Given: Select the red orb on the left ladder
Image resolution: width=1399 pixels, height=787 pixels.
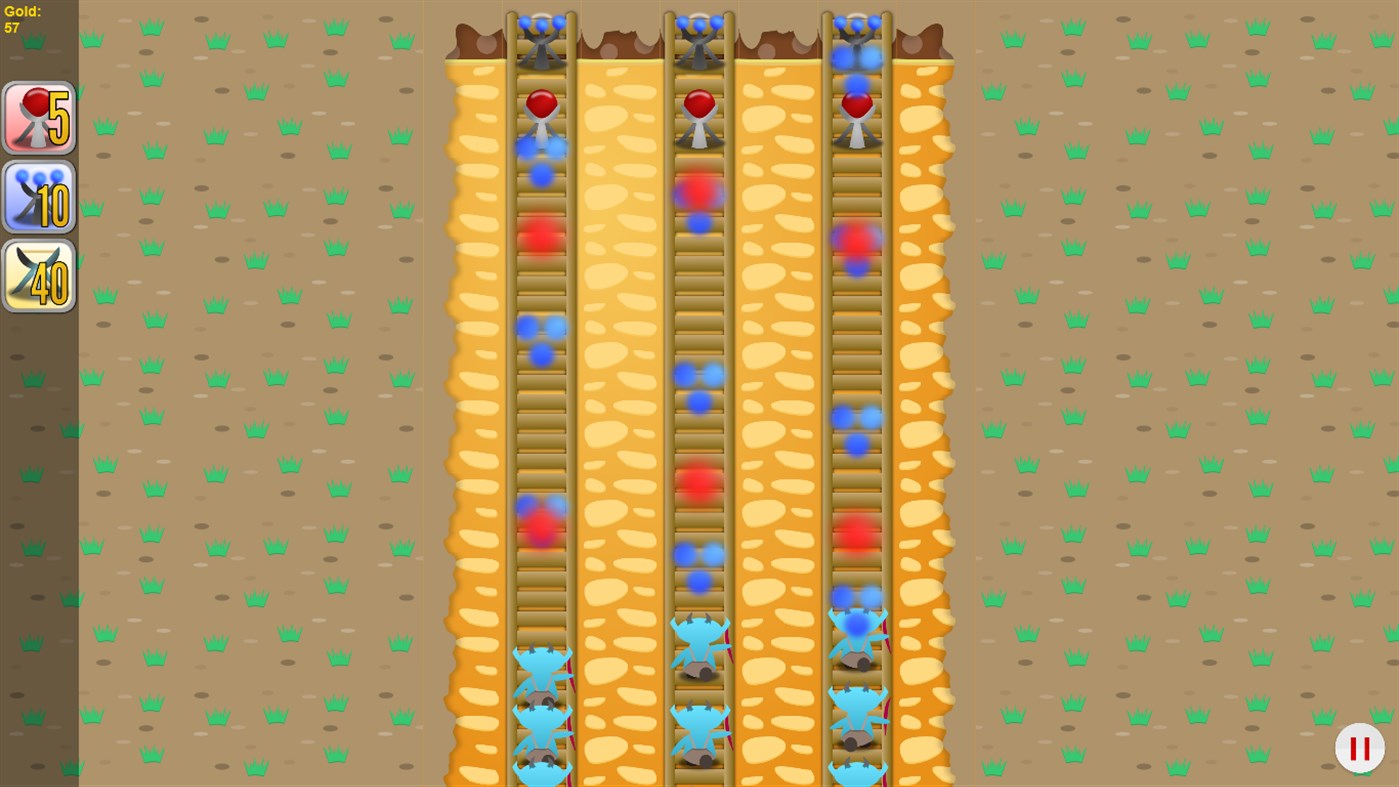Looking at the screenshot, I should point(540,235).
